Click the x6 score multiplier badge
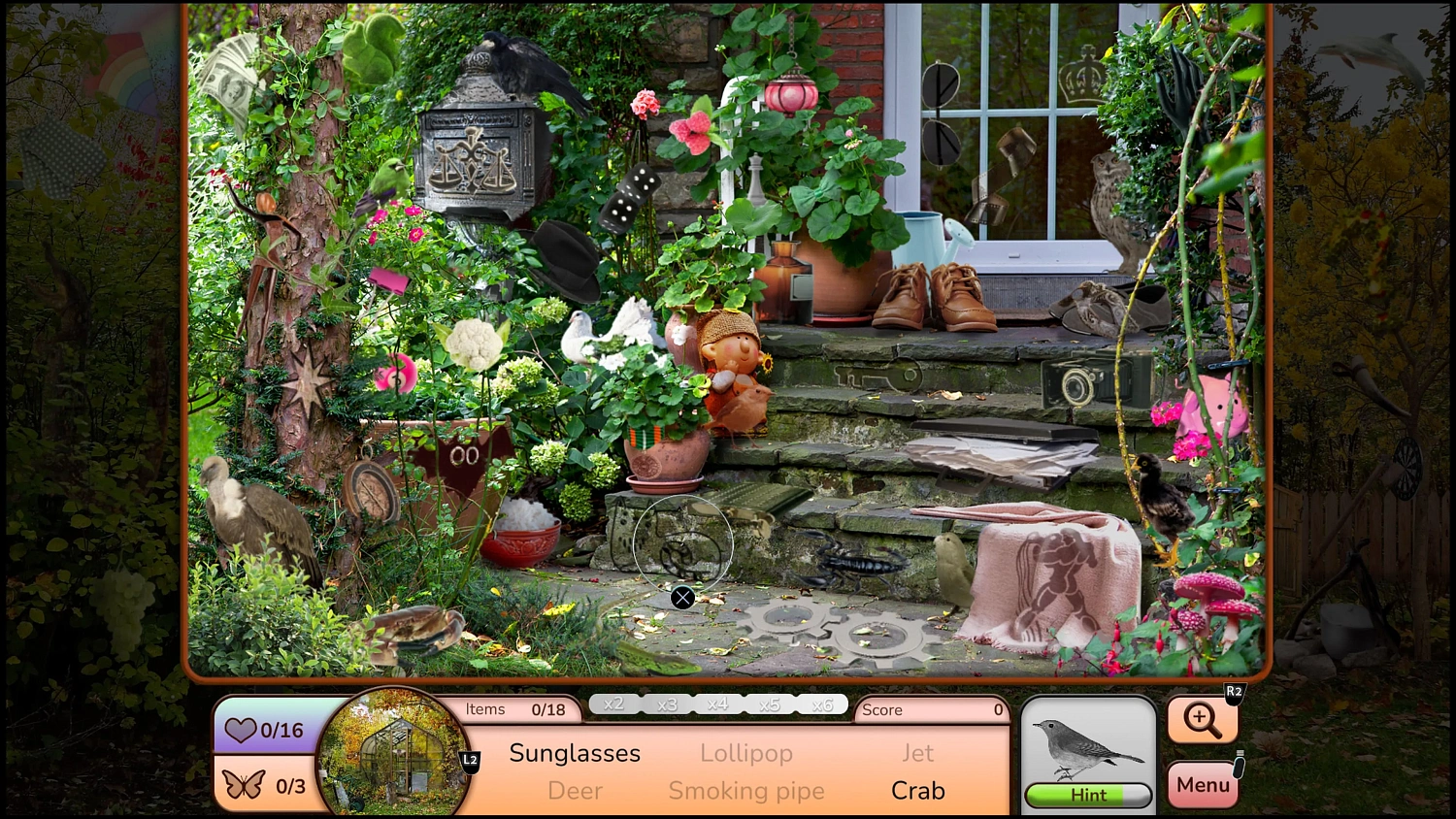Viewport: 1456px width, 819px height. 820,704
